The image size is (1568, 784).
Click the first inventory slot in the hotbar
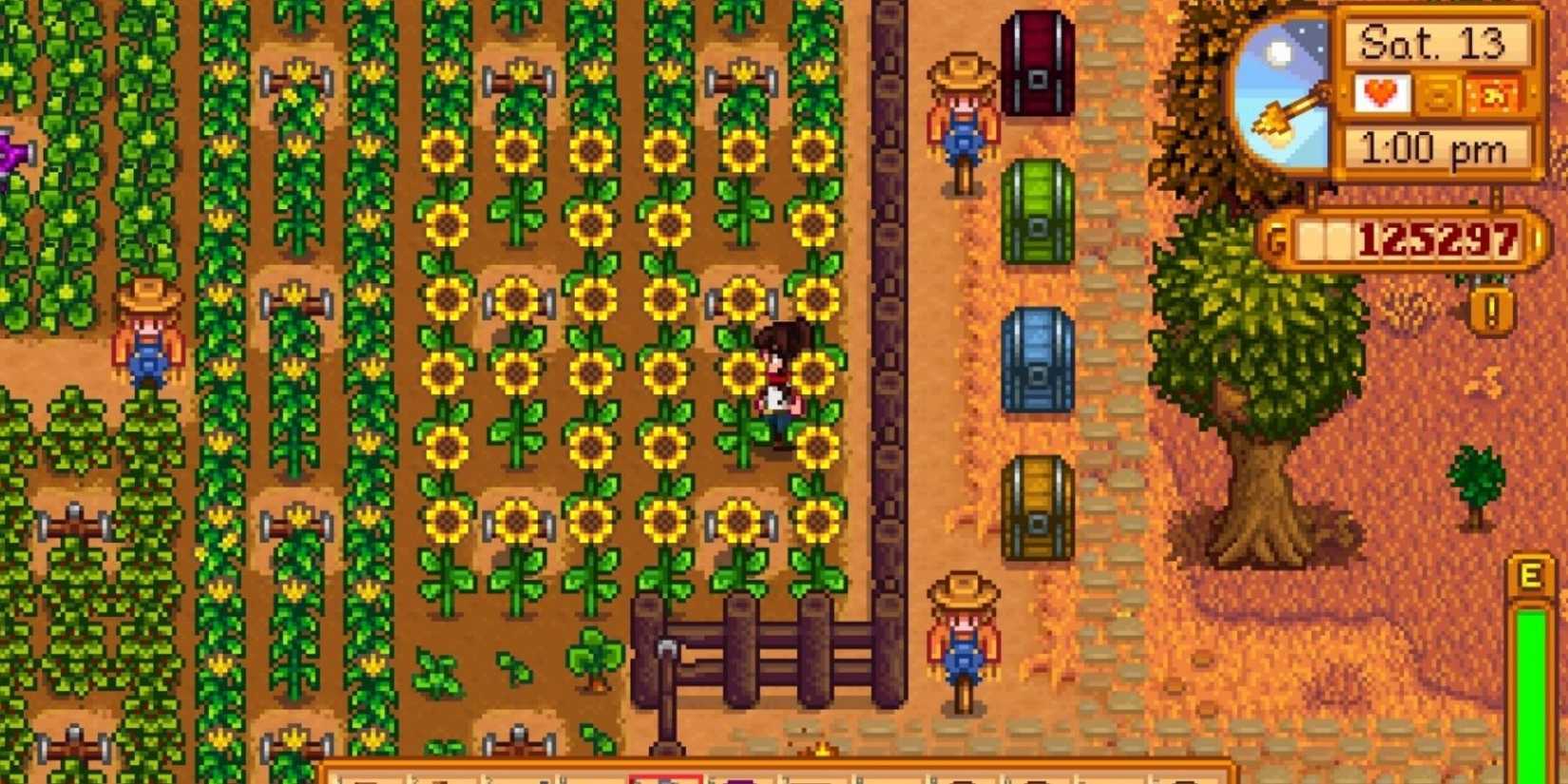click(x=366, y=777)
